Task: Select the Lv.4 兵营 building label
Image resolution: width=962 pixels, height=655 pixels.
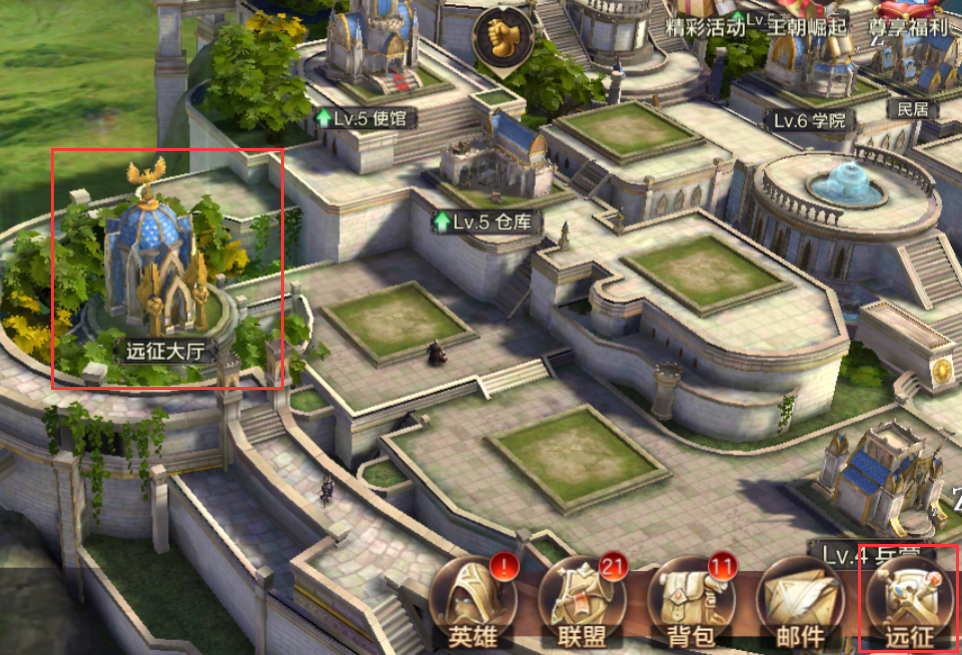Action: (863, 553)
